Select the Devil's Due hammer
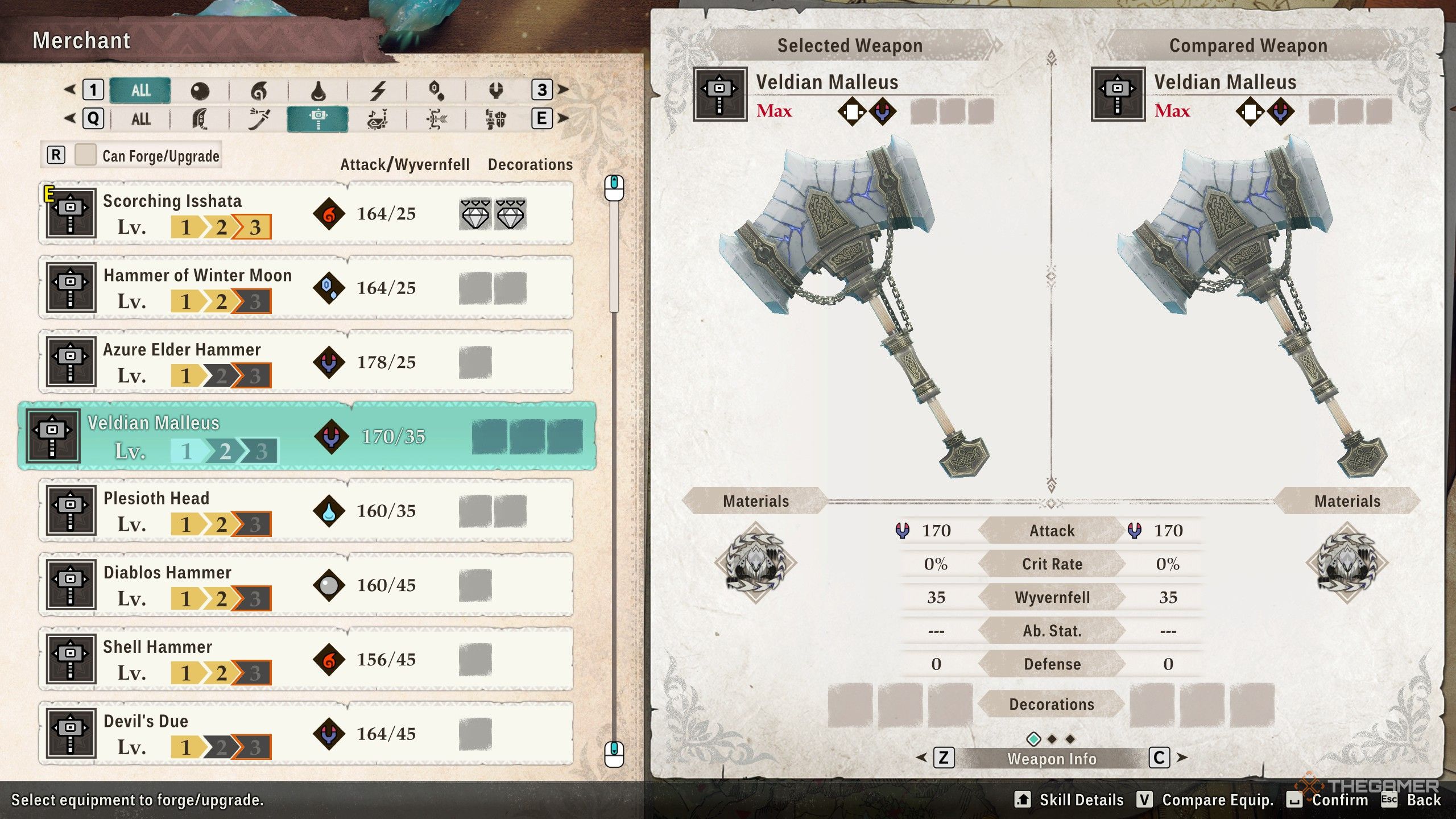Viewport: 1456px width, 819px height. 306,734
